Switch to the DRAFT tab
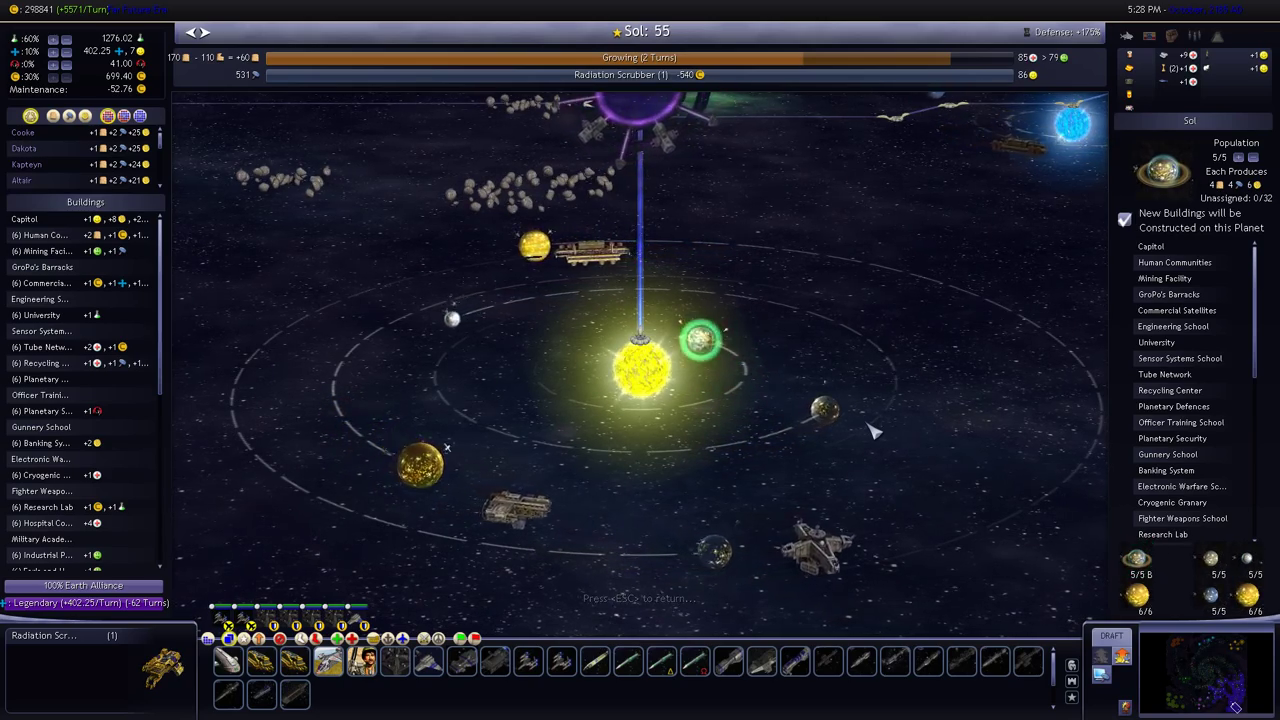The height and width of the screenshot is (720, 1280). point(1111,636)
